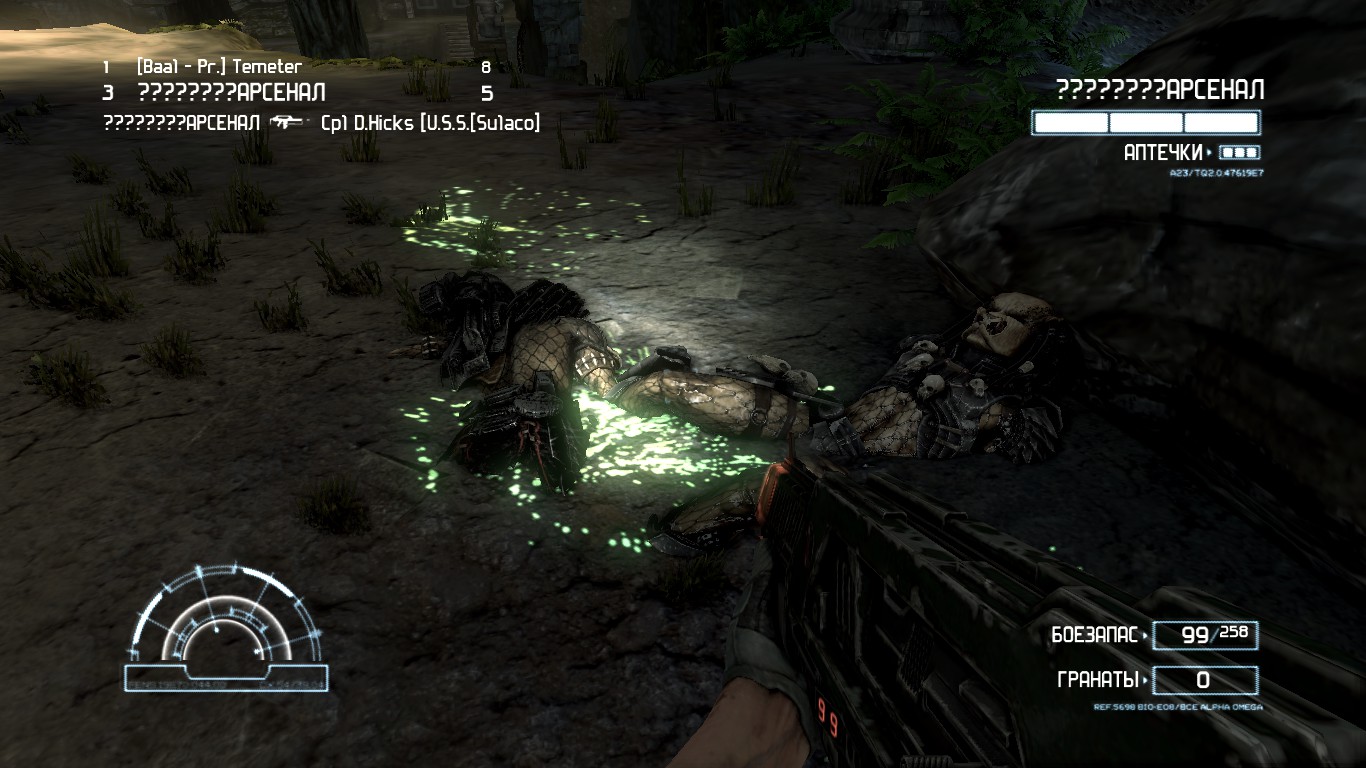Expand the chevron beside БОЕЗАПАС
Screen dimensions: 1366x768
tap(1146, 634)
